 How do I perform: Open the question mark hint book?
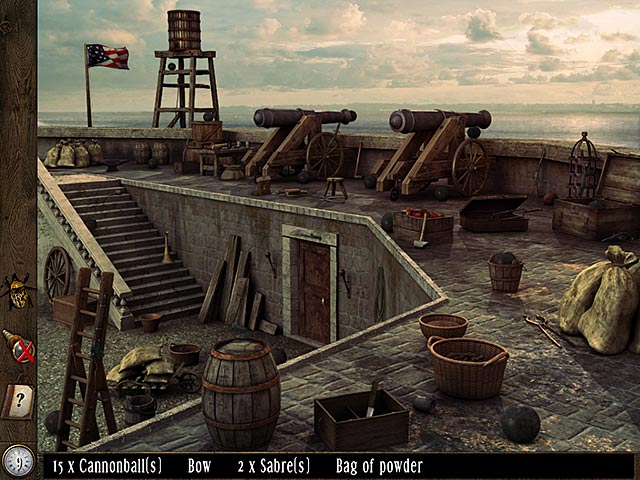tap(20, 401)
